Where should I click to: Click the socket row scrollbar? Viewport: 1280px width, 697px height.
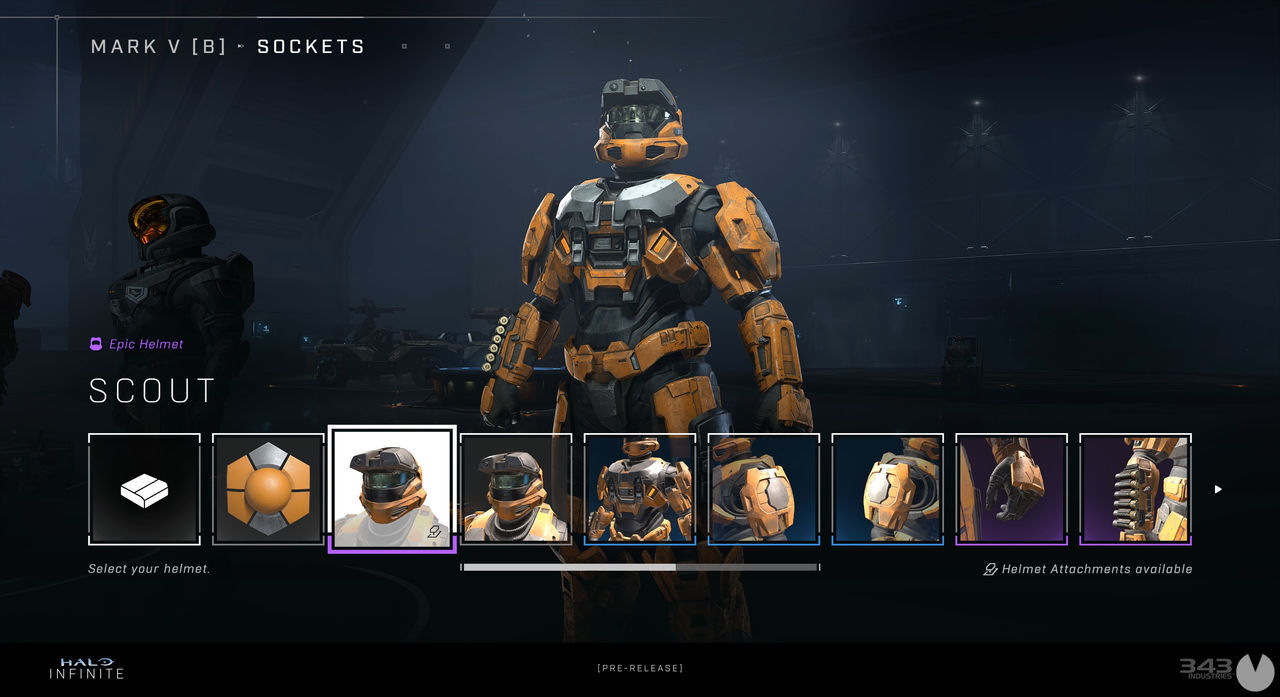coord(640,567)
